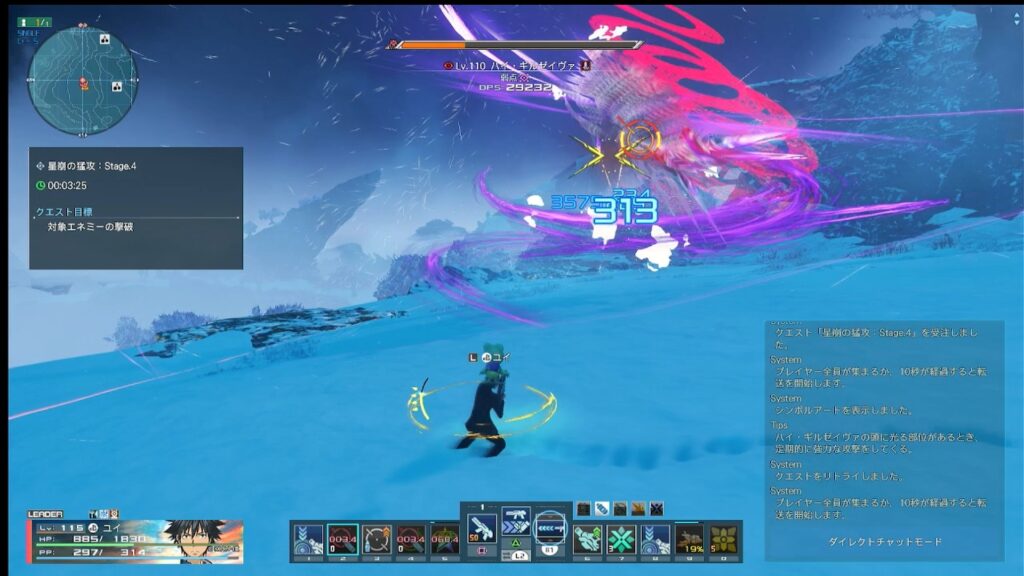1024x576 pixels.
Task: Activate the hand with green arrow skill
Action: [x=587, y=539]
